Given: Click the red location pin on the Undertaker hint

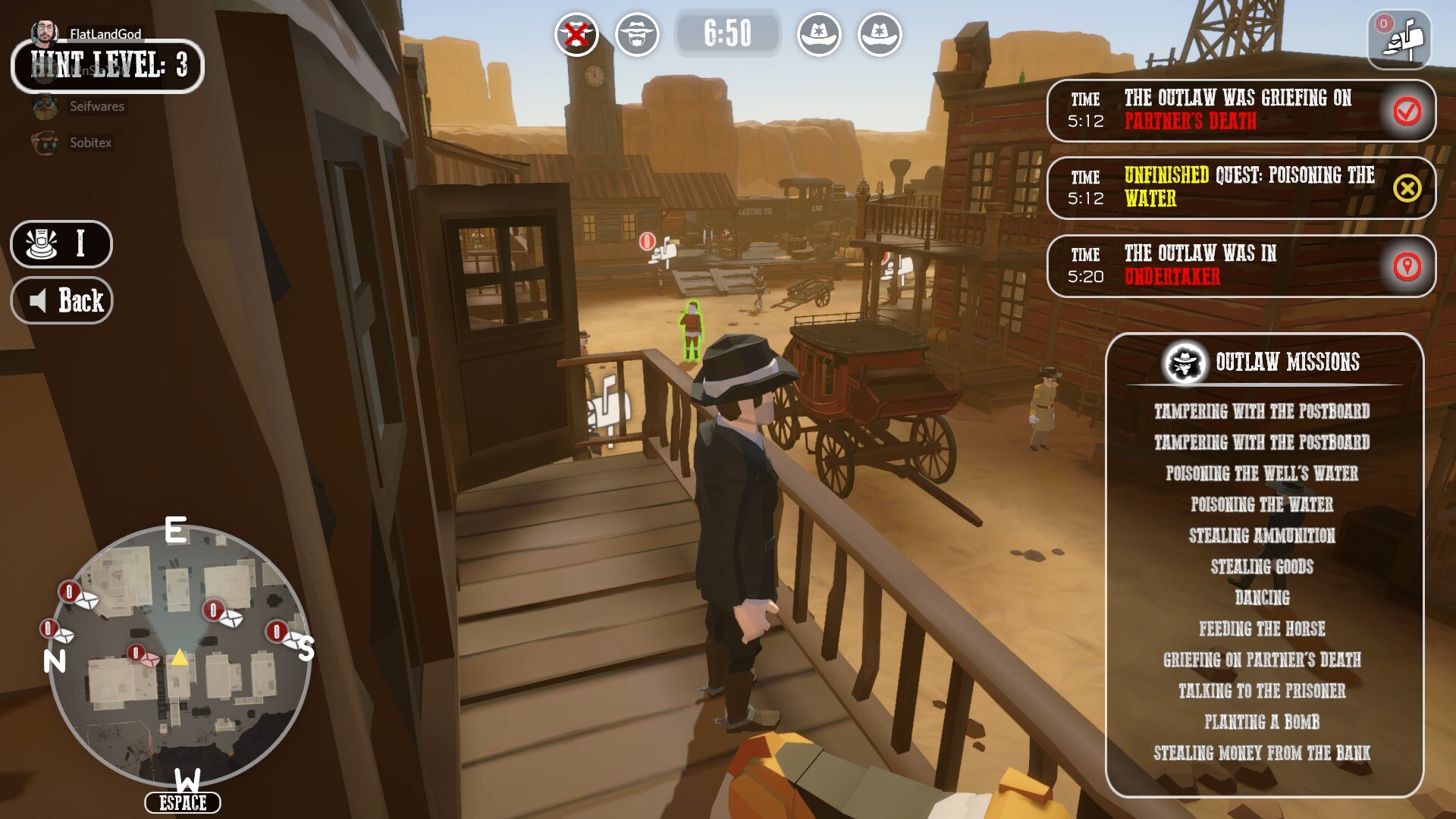Looking at the screenshot, I should (x=1408, y=265).
